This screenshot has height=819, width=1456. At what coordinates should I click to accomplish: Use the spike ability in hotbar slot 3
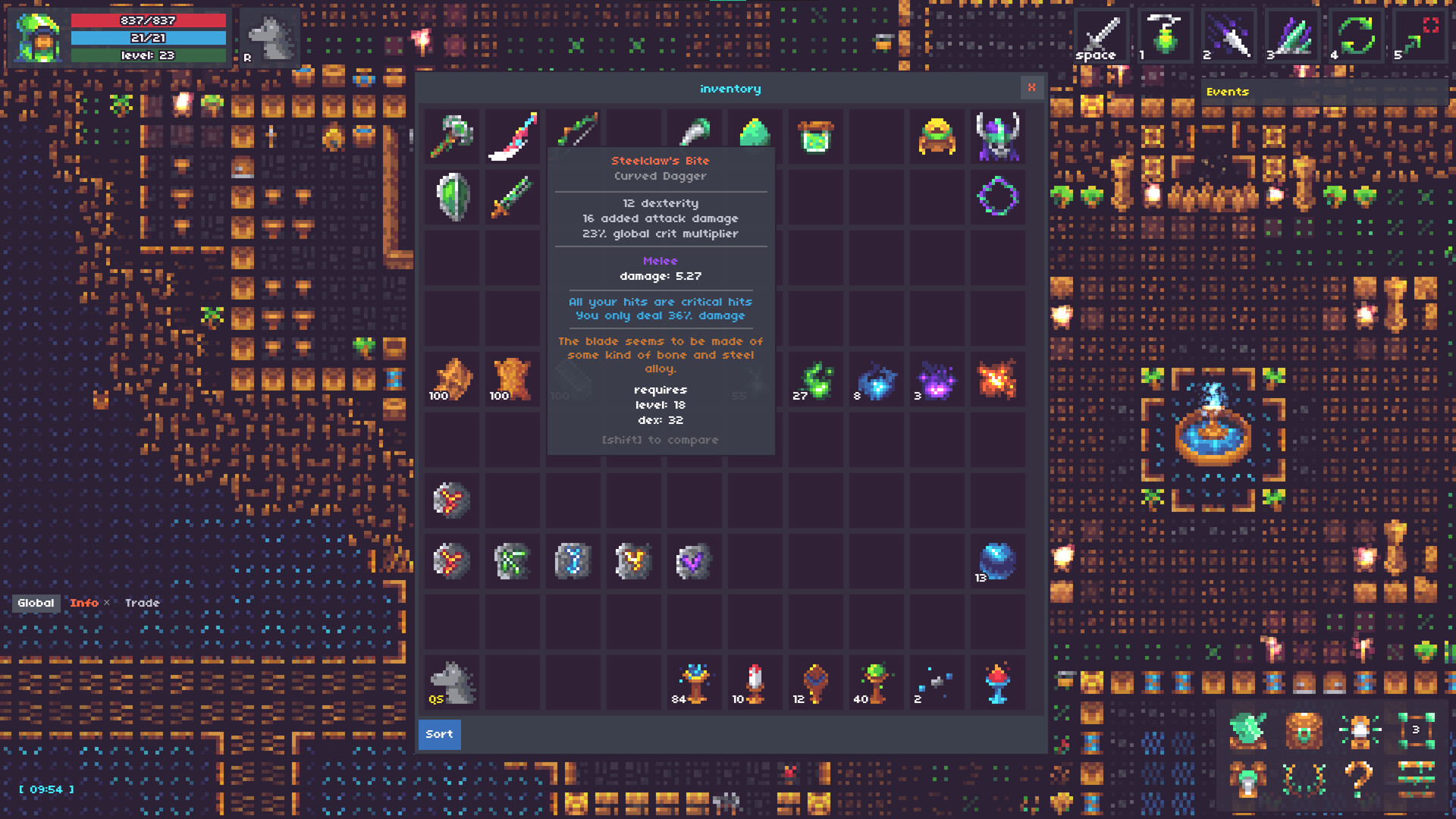[1291, 34]
